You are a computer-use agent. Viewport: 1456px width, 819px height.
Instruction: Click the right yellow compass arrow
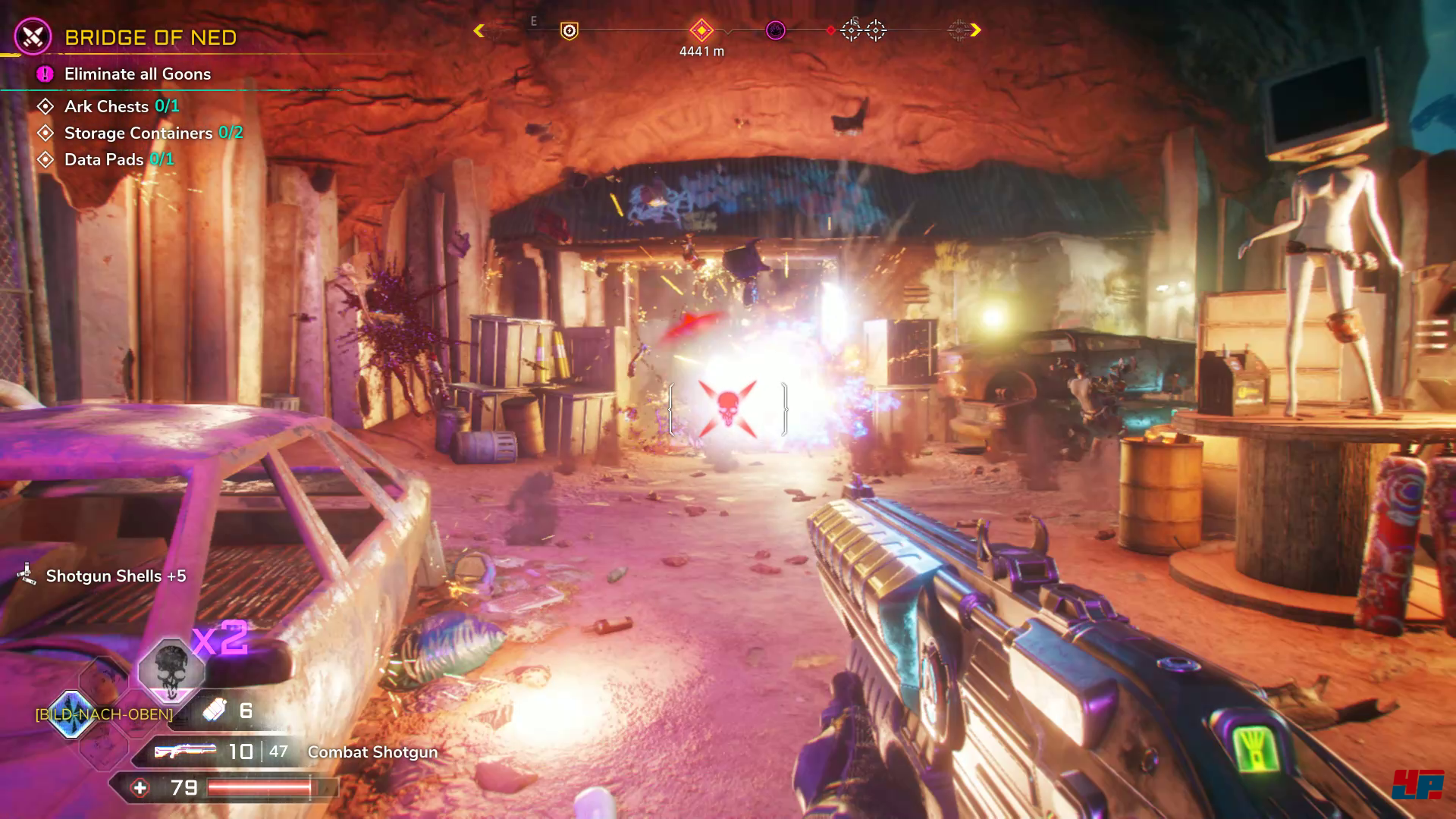(x=975, y=30)
